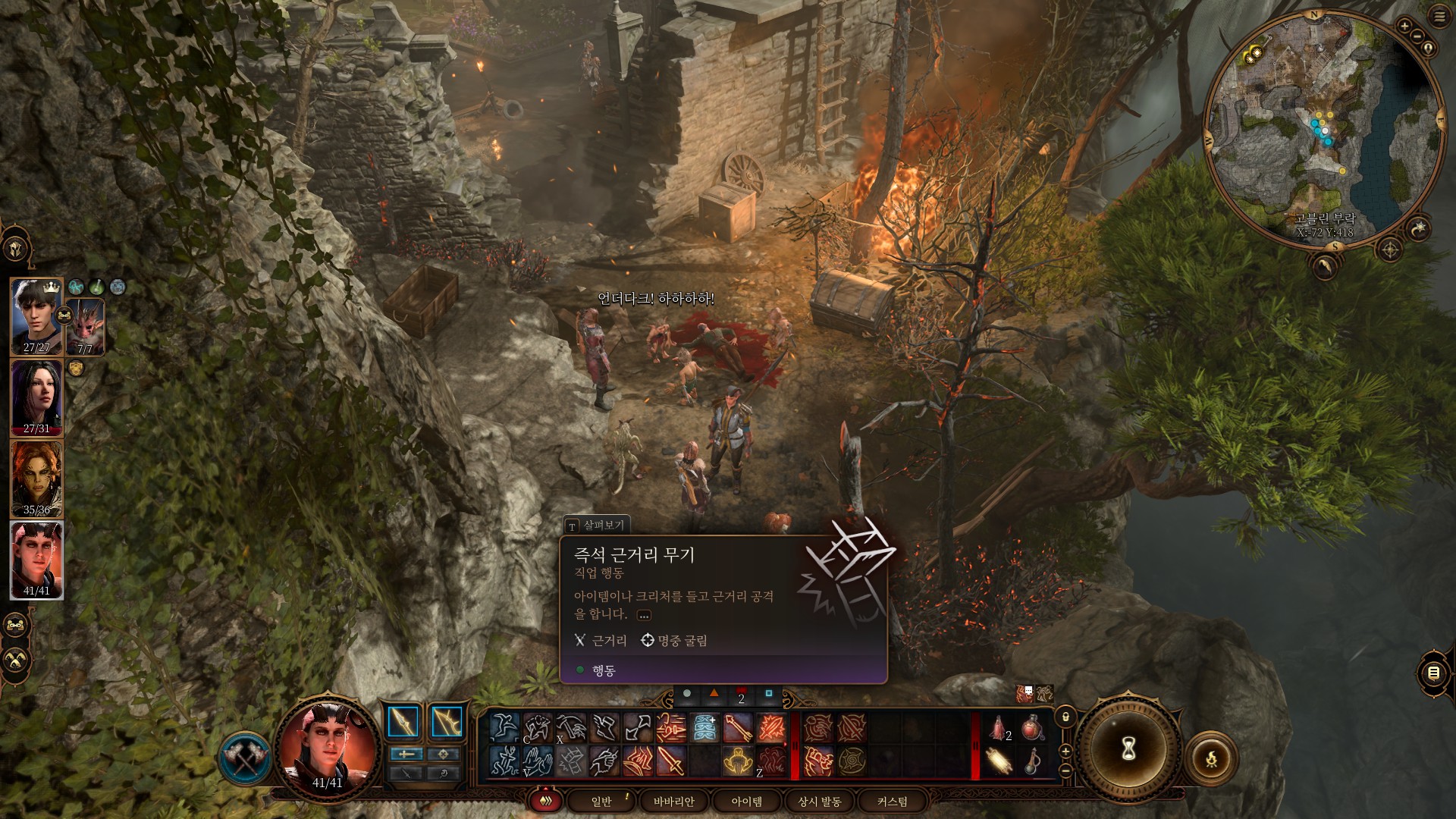The height and width of the screenshot is (819, 1456).
Task: Select the scroll item in the hotbar
Action: pos(999,761)
